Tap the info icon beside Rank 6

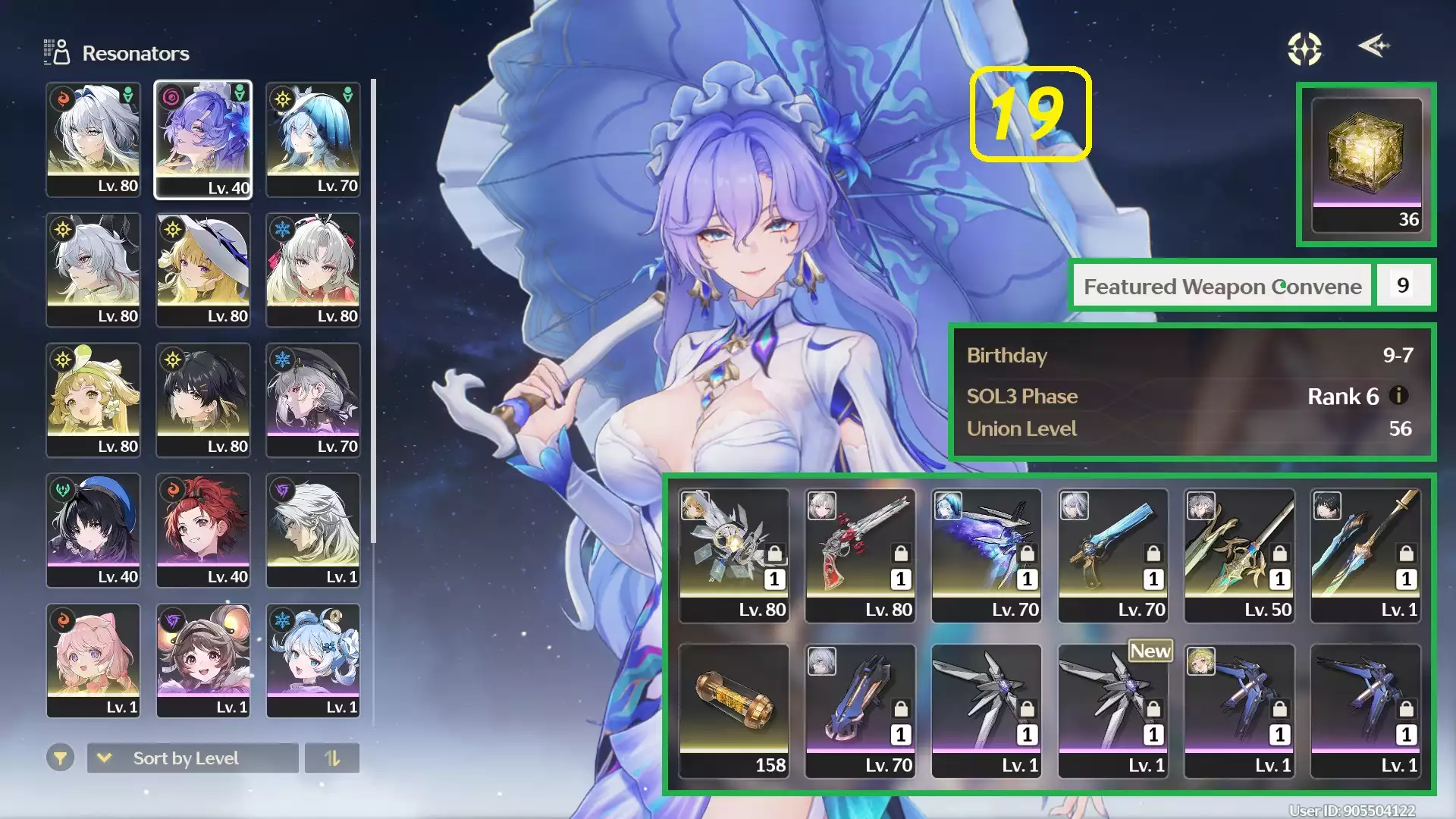[1399, 396]
